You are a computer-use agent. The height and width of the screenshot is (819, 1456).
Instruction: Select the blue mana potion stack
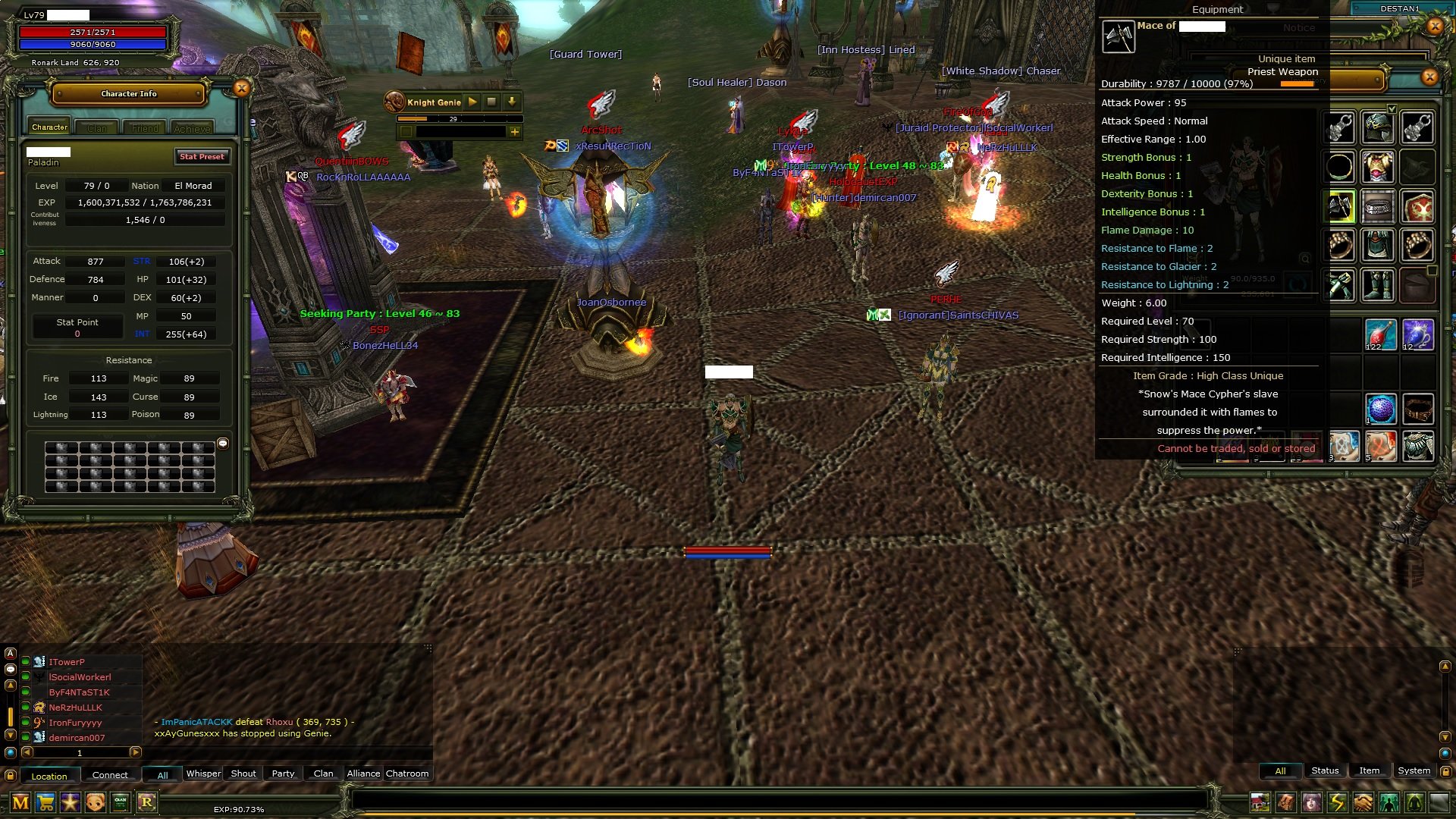click(1417, 334)
